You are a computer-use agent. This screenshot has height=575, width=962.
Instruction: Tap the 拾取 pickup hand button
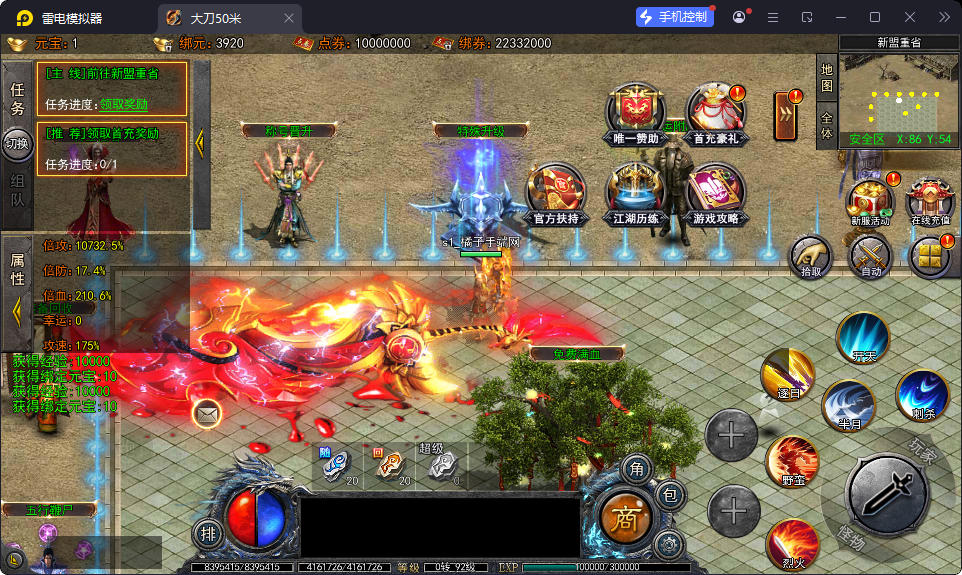pyautogui.click(x=810, y=258)
